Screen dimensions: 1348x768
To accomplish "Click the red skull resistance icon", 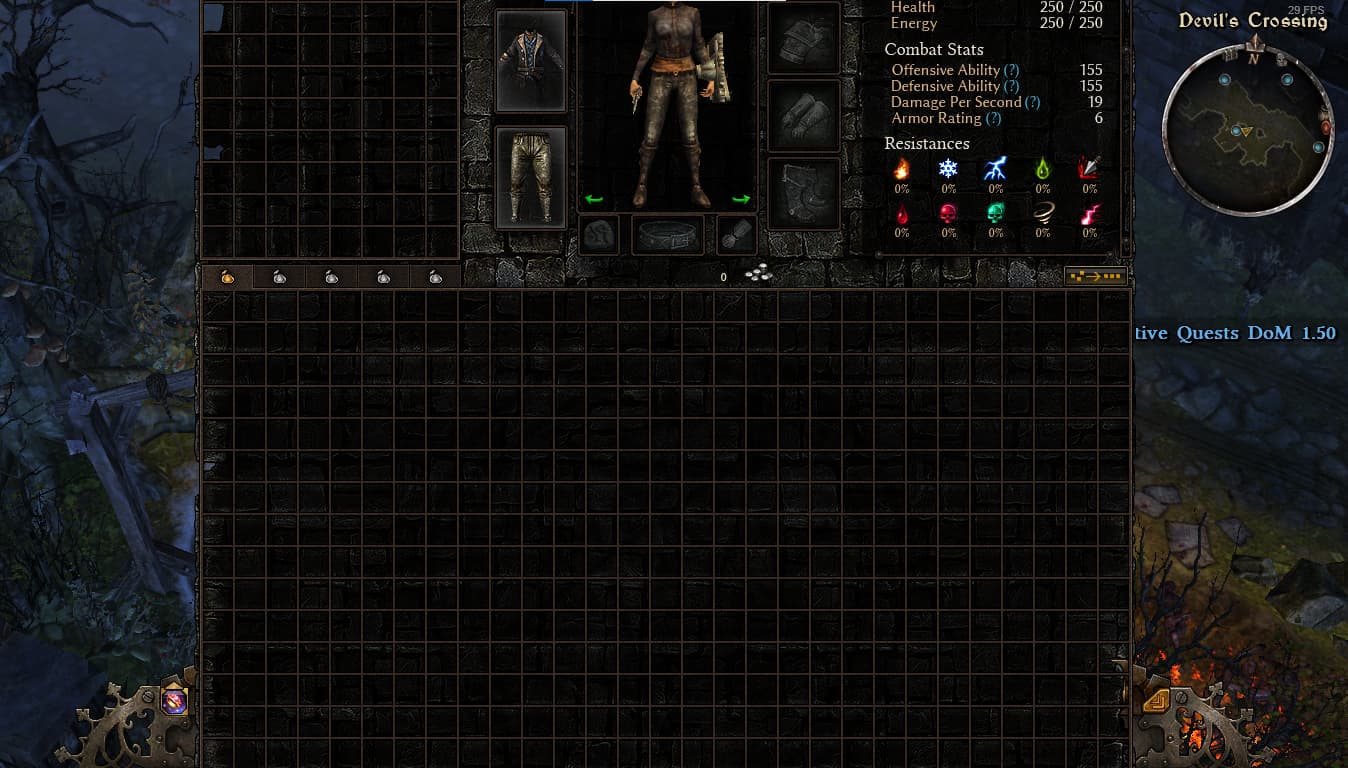I will click(x=948, y=213).
